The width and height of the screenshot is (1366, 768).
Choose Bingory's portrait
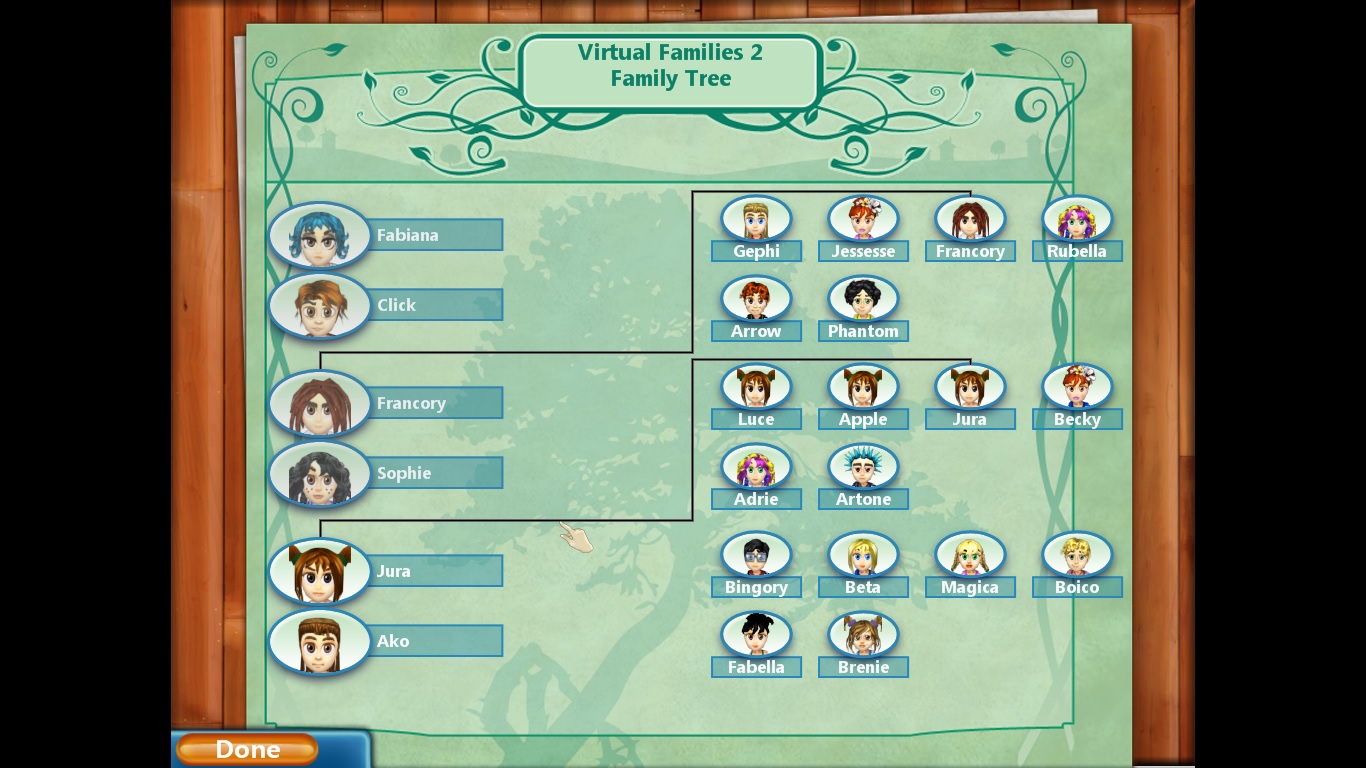[756, 555]
